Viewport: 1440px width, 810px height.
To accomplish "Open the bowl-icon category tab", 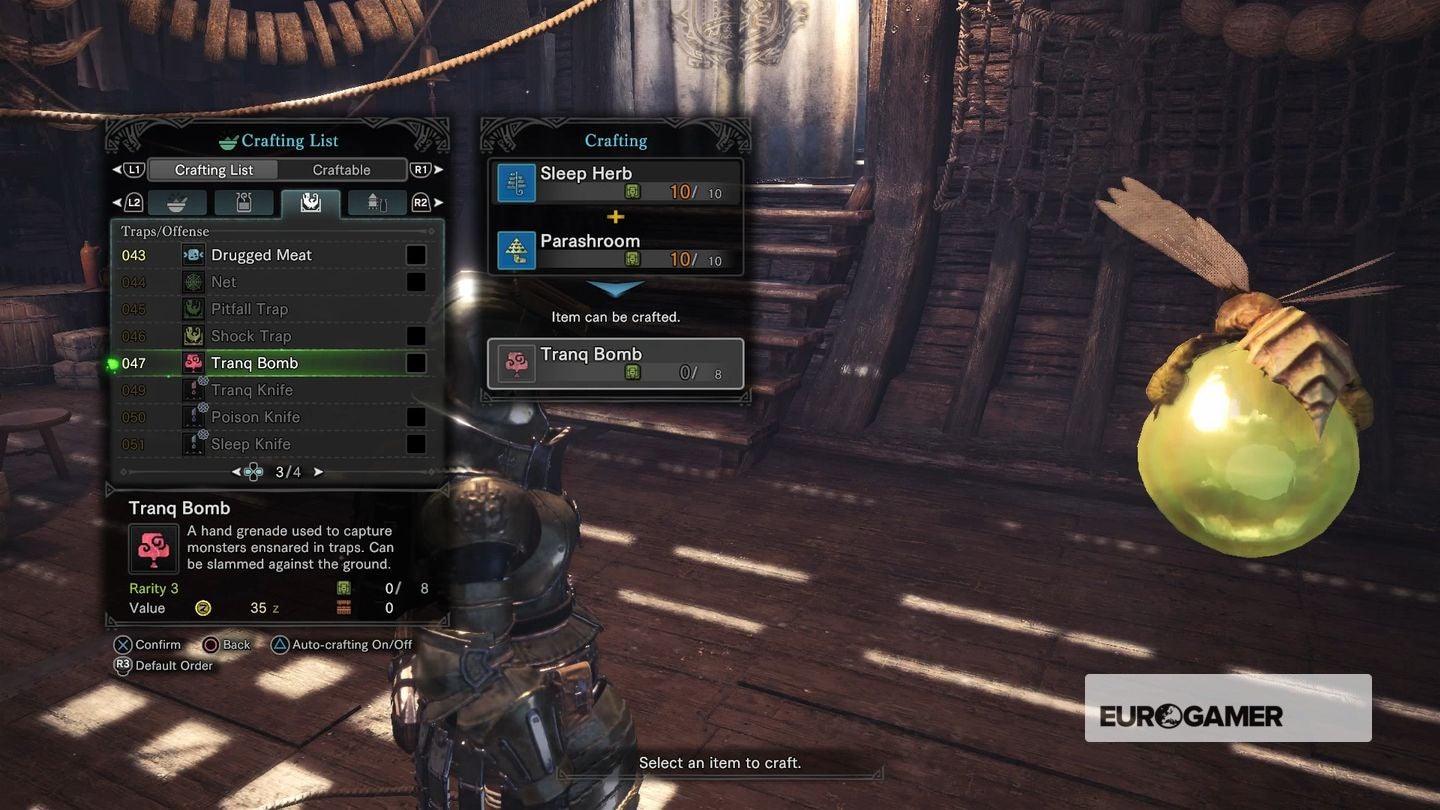I will [x=177, y=203].
